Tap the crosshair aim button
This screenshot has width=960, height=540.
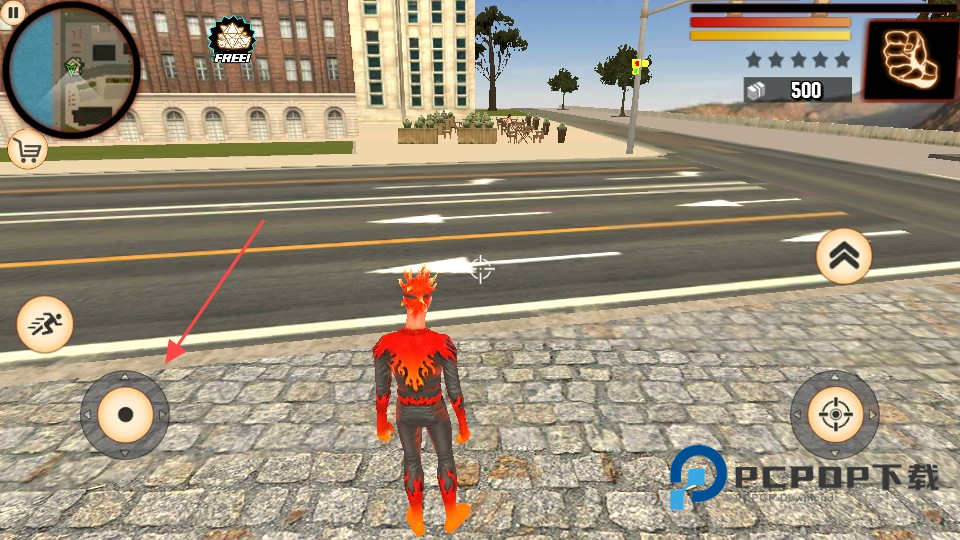point(835,414)
